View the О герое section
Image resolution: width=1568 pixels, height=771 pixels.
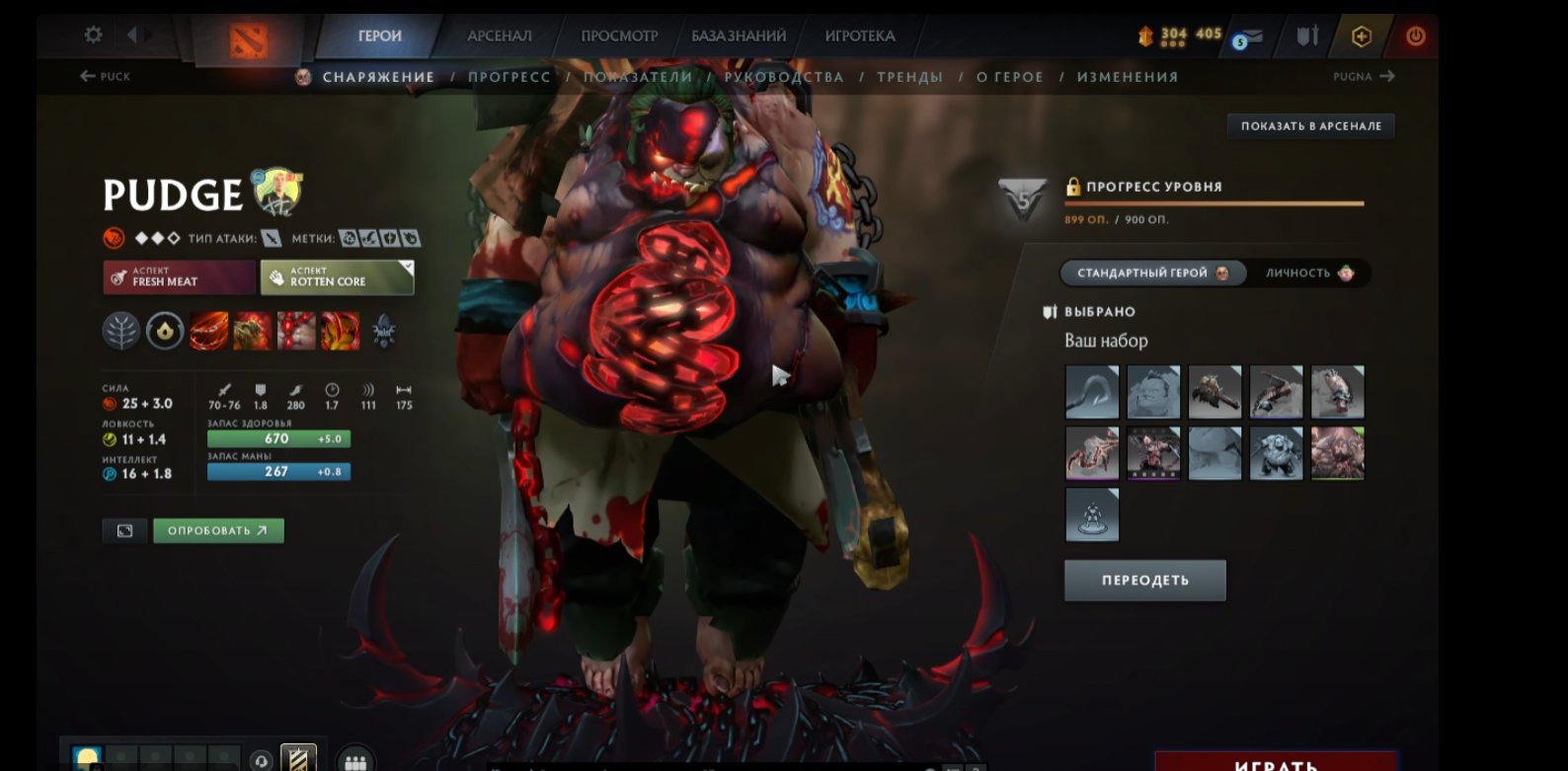tap(1009, 77)
